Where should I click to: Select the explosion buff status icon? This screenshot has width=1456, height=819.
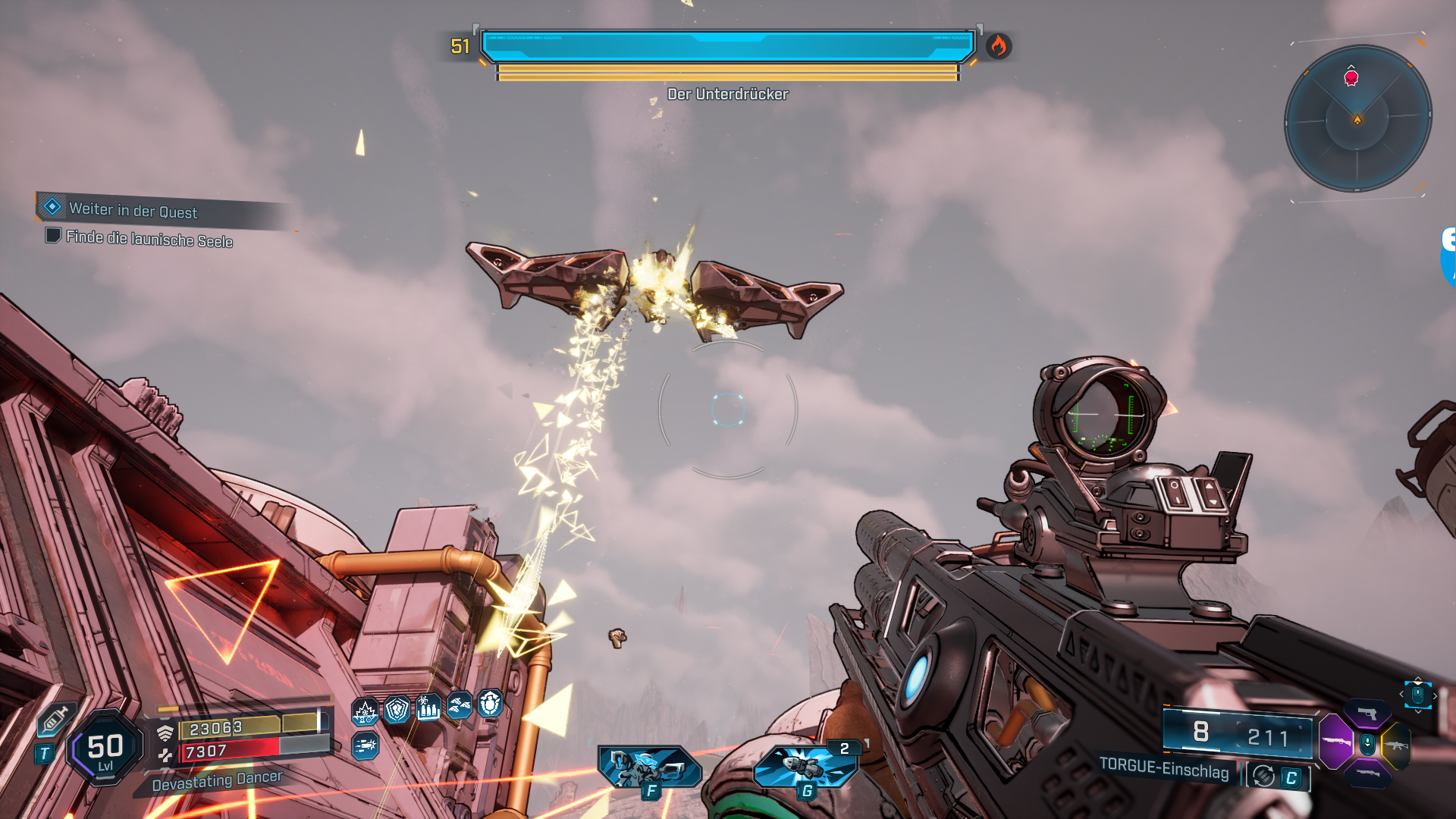click(x=365, y=712)
